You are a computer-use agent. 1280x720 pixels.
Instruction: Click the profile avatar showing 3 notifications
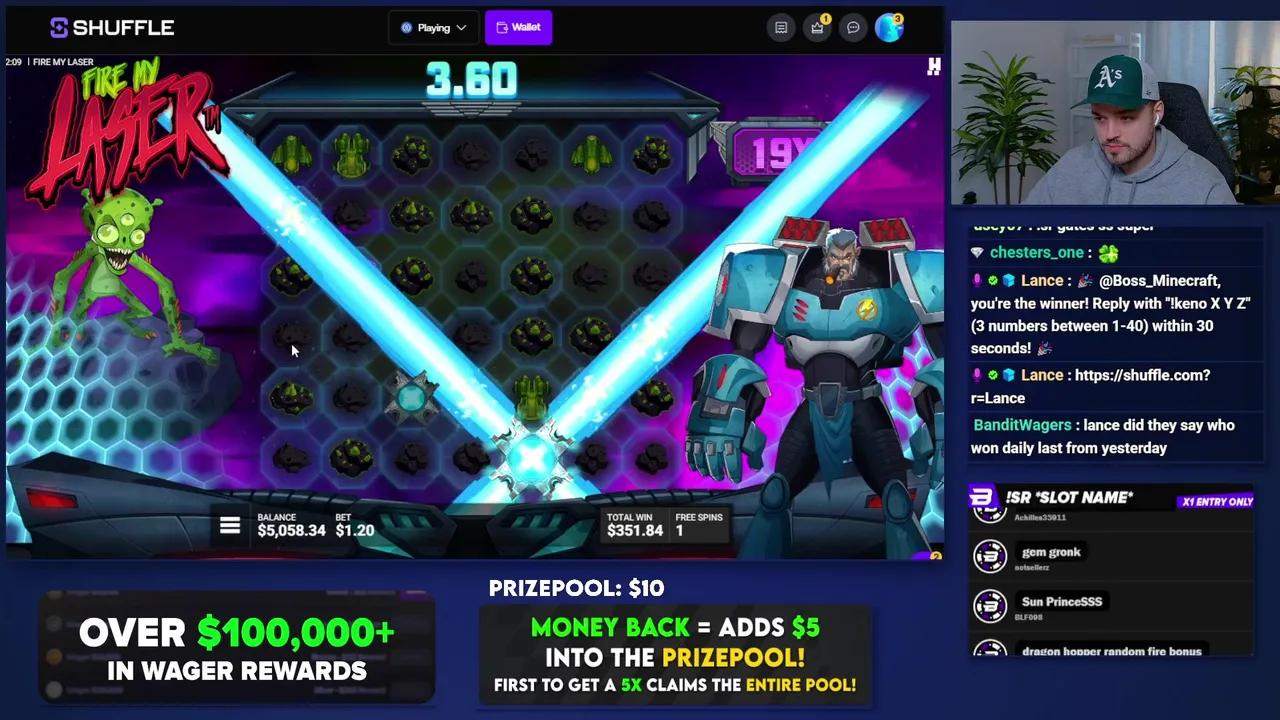(x=889, y=27)
